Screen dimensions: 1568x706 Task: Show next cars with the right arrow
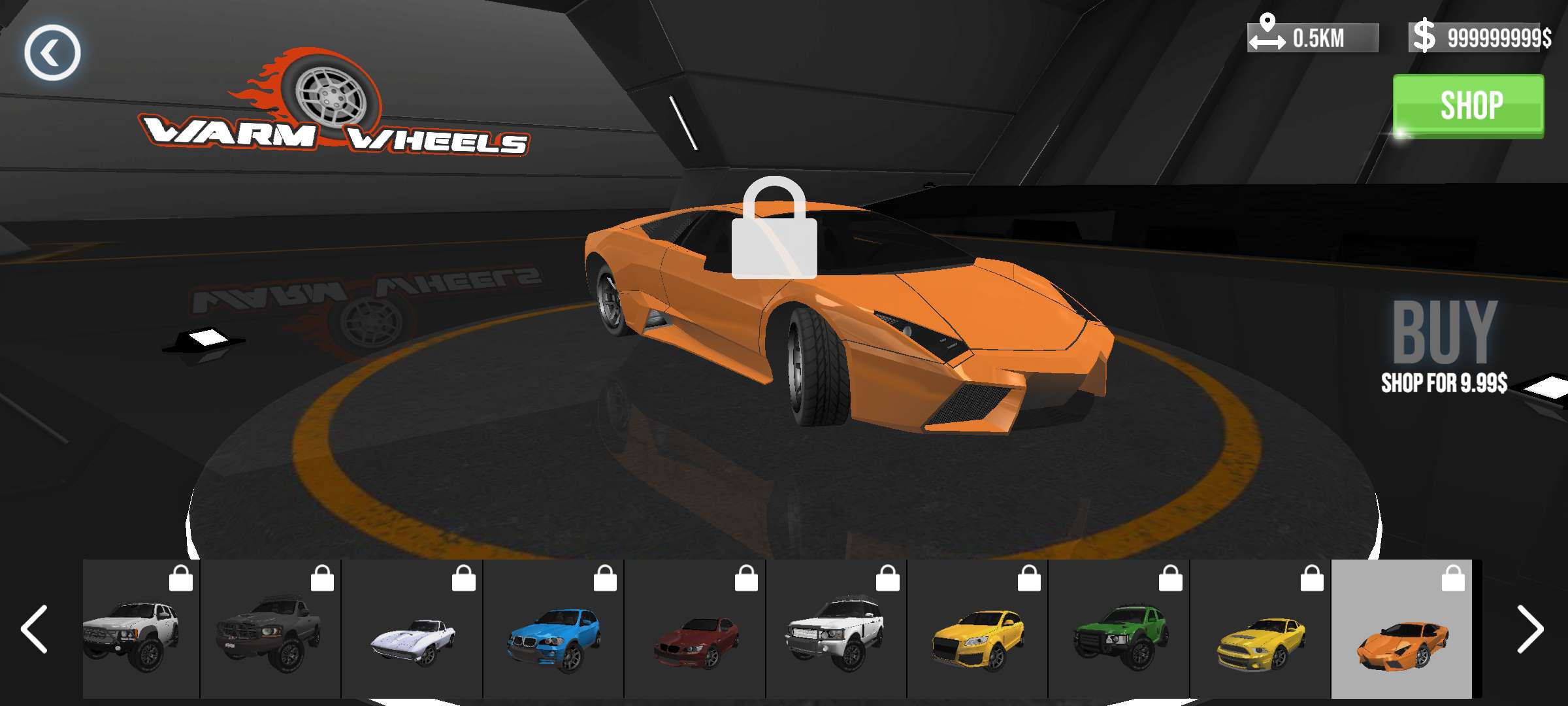(1529, 629)
